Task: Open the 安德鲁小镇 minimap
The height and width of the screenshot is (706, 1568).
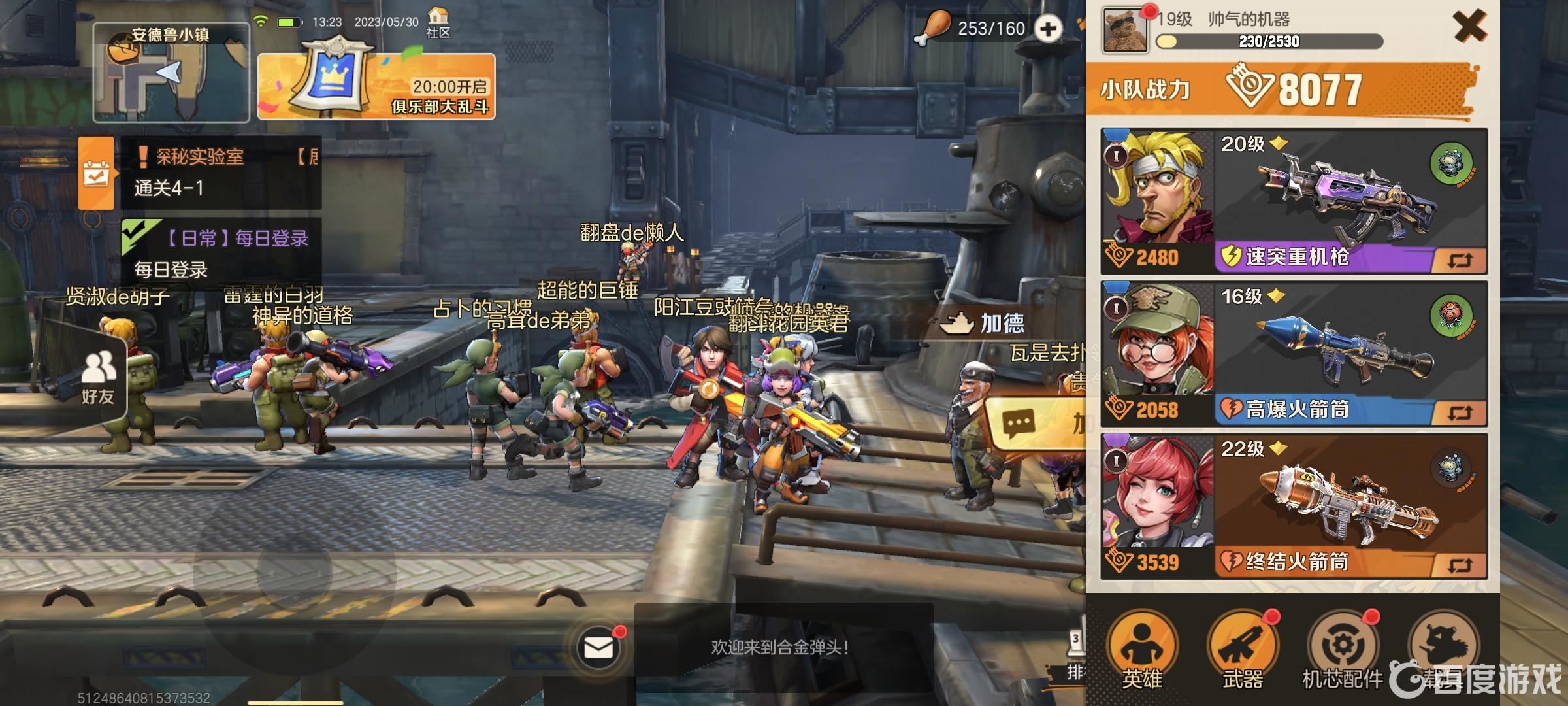Action: pyautogui.click(x=171, y=73)
